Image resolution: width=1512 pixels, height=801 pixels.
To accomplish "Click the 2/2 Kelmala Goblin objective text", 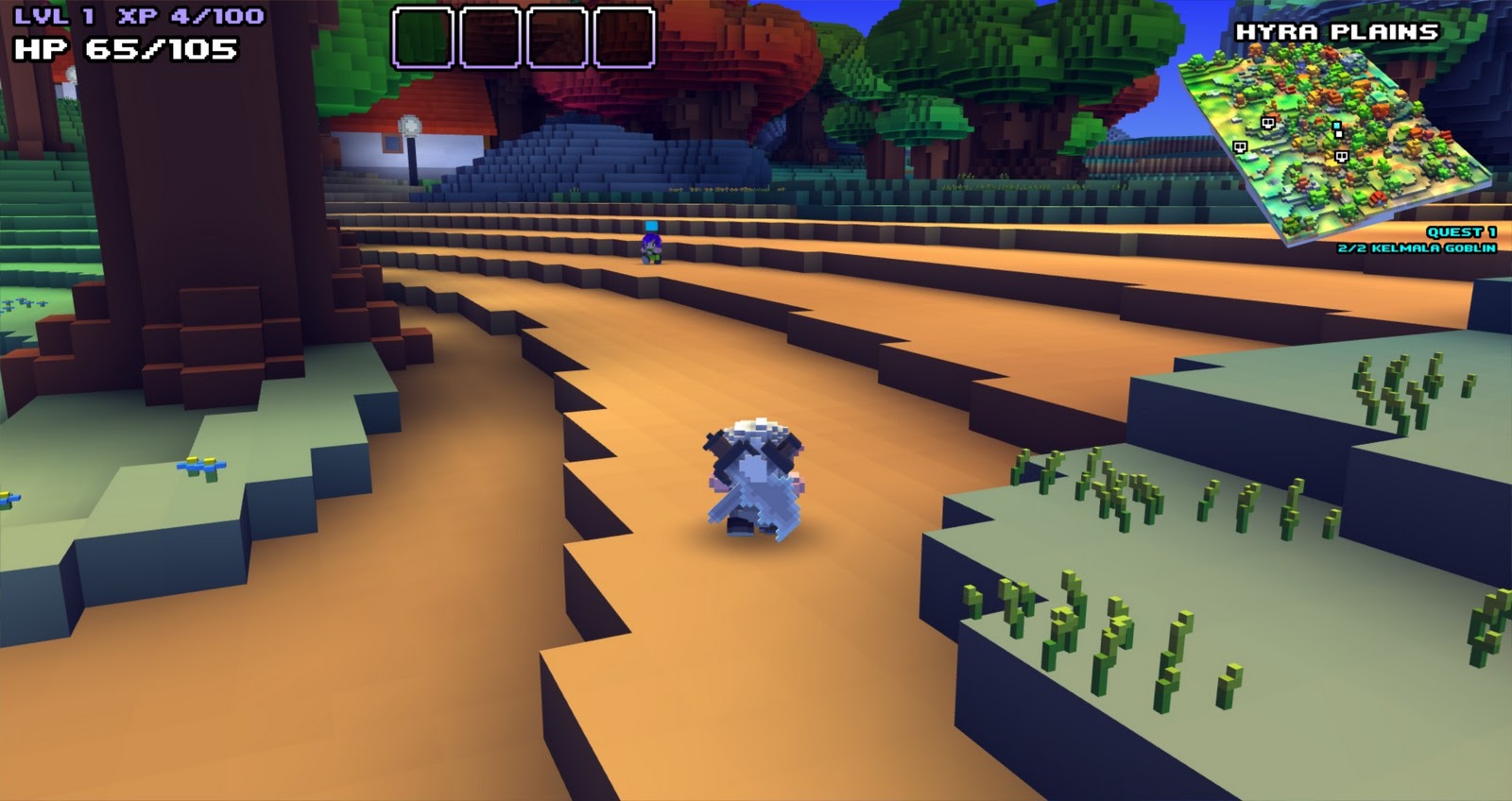I will pos(1417,250).
